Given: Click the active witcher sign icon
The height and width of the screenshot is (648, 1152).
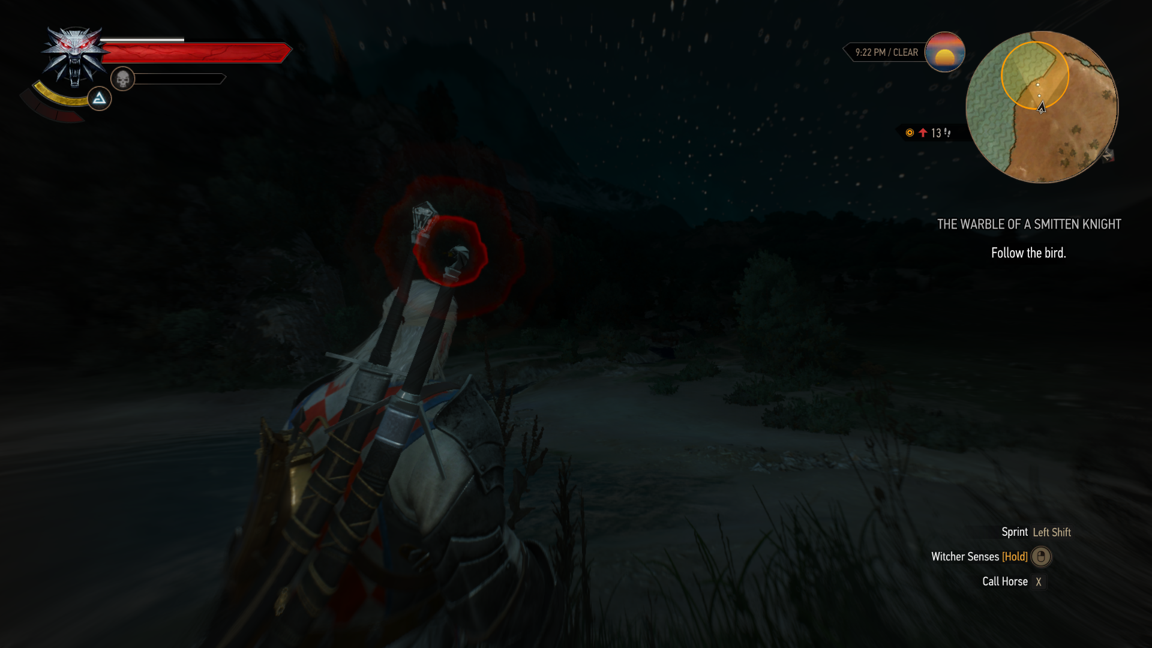Looking at the screenshot, I should 99,98.
